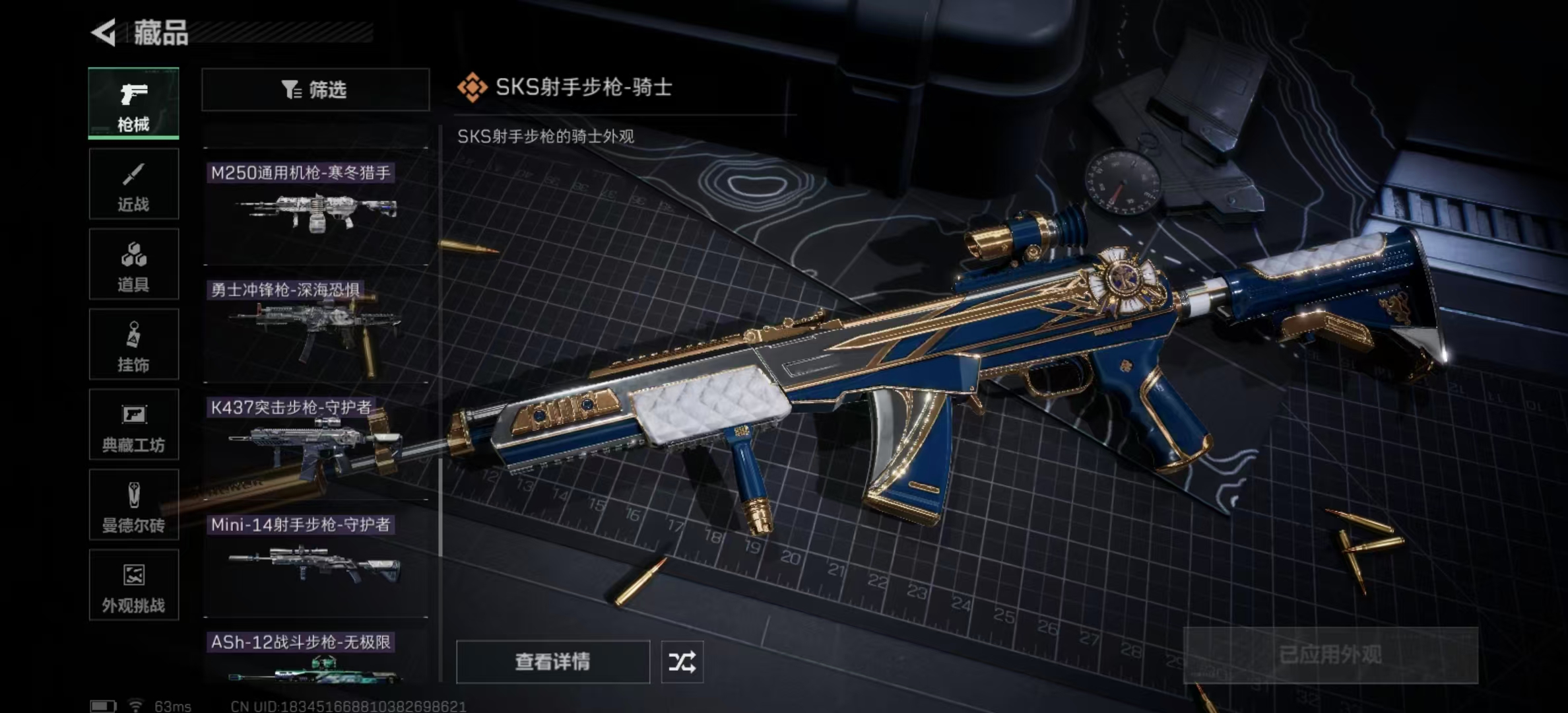Select the 外观挑战 appearance challenge icon
The height and width of the screenshot is (713, 1568).
coord(133,586)
